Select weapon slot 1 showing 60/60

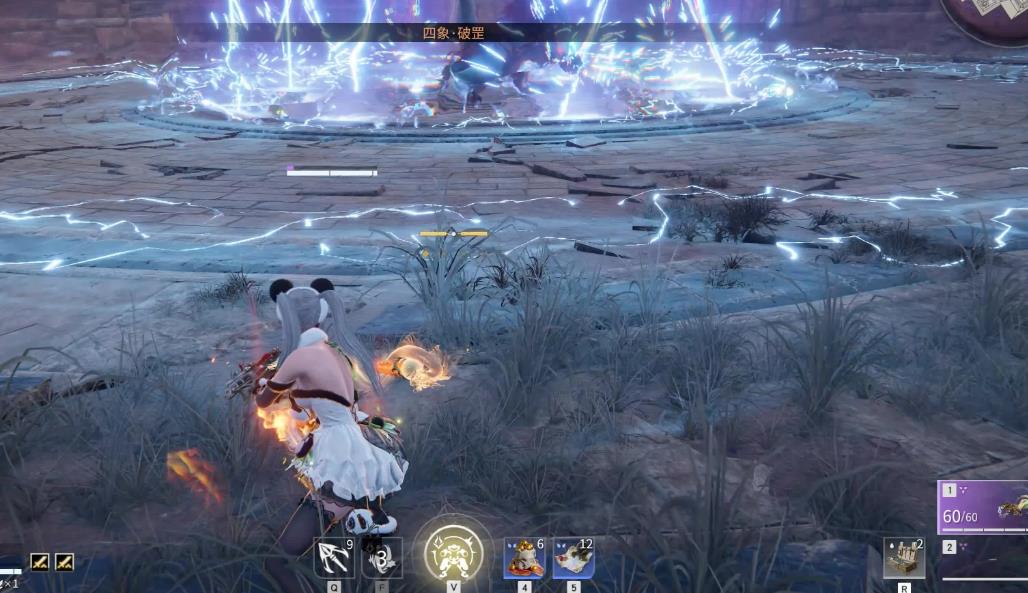pyautogui.click(x=983, y=507)
